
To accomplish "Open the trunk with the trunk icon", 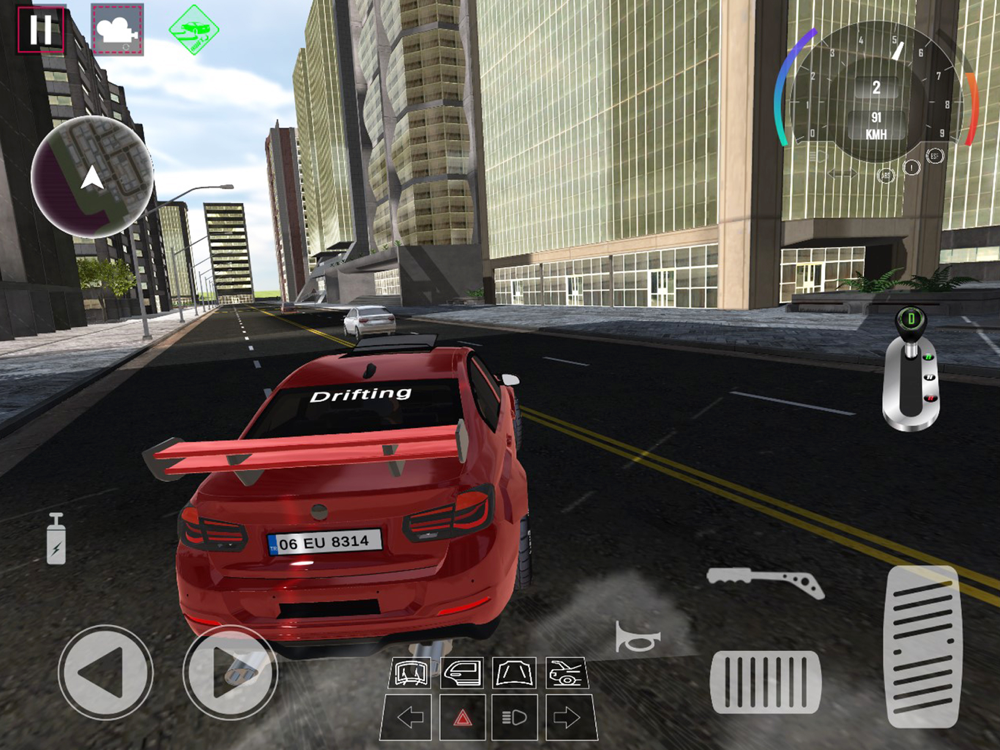I will [566, 672].
